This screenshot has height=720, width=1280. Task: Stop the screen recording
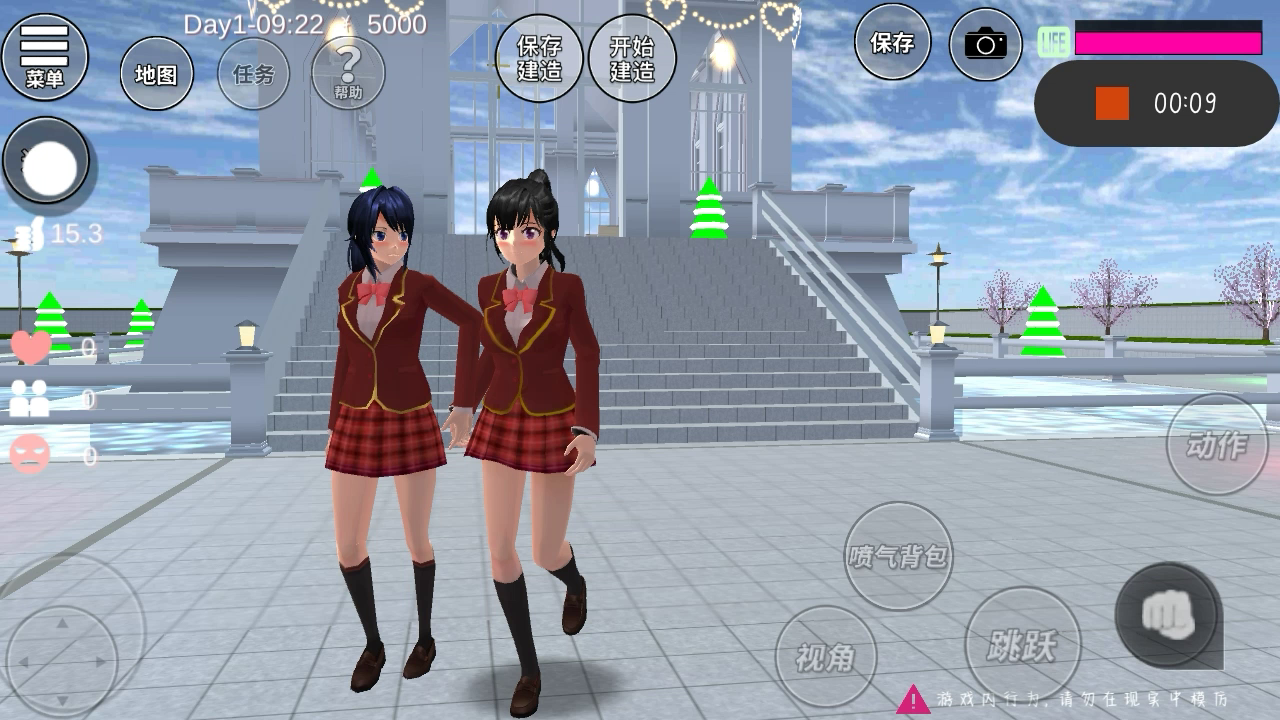click(x=1112, y=103)
